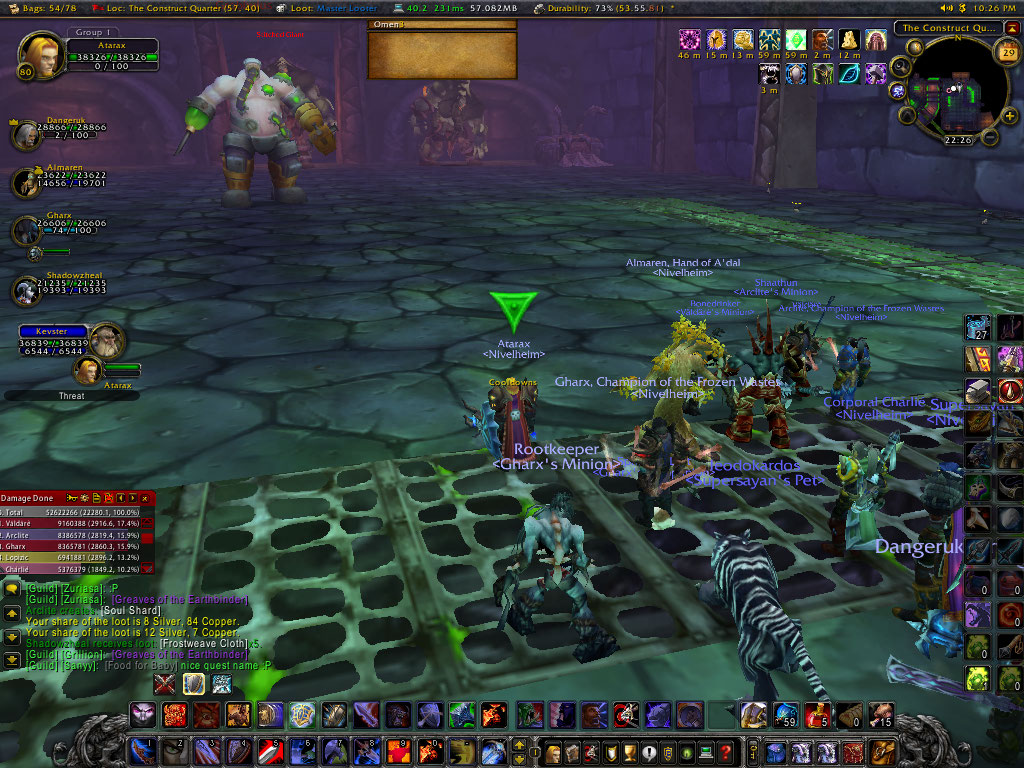Click Shadowzheal's party portrait
1024x768 pixels.
coord(26,290)
